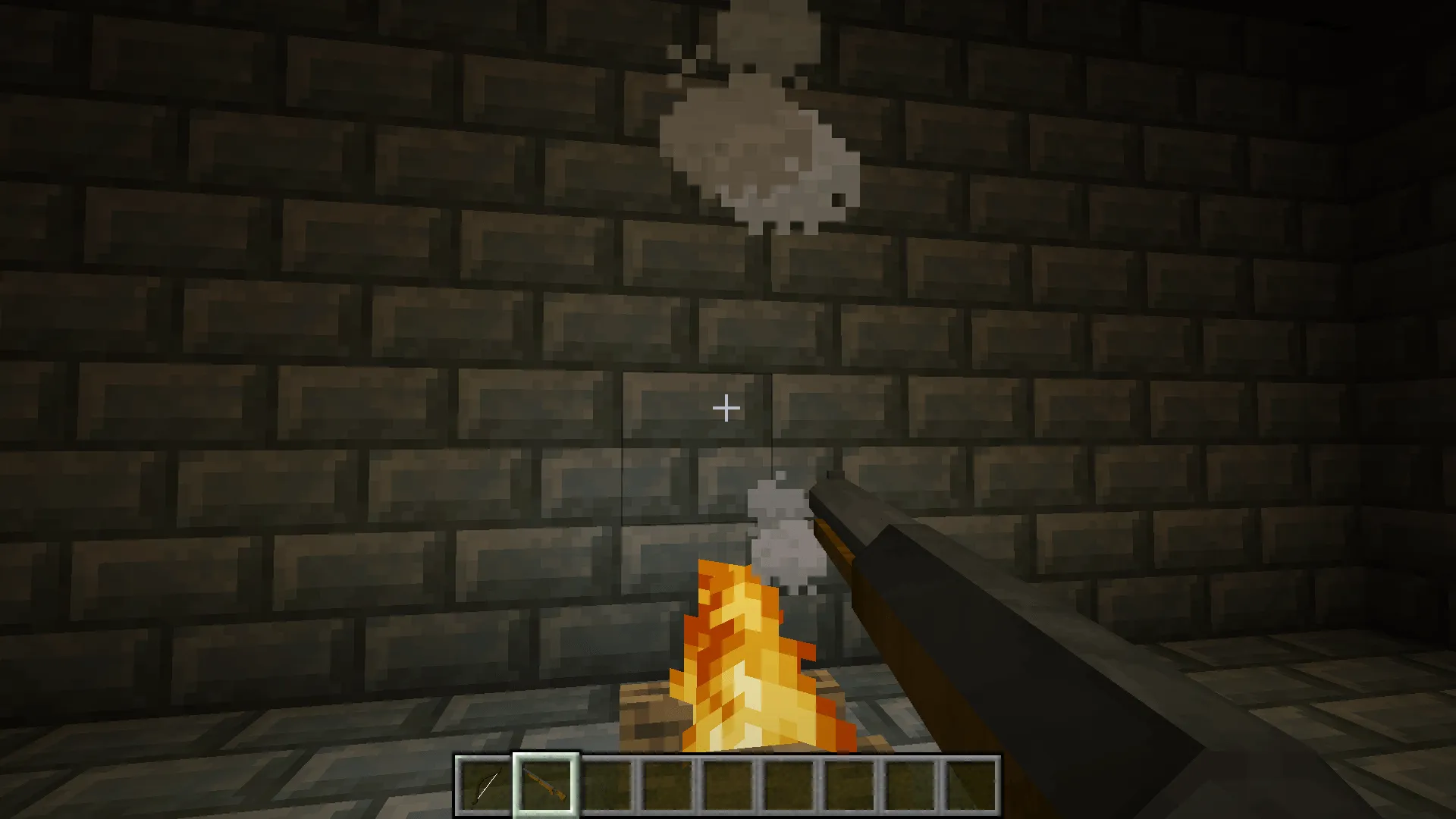Screen dimensions: 1456x819
Task: Click the crosshair at screen center
Action: [x=726, y=409]
